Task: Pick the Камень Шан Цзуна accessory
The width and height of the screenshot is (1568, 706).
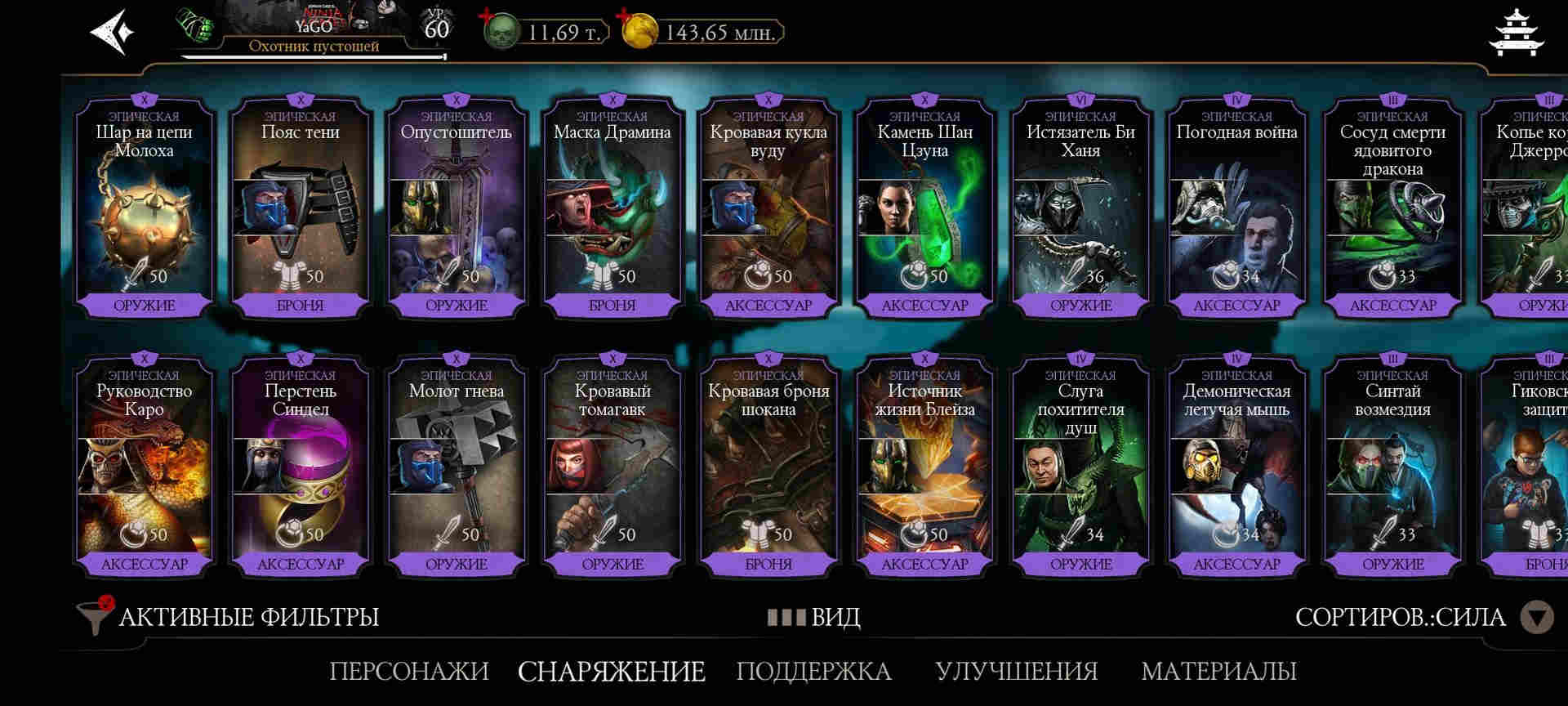Action: (924, 208)
